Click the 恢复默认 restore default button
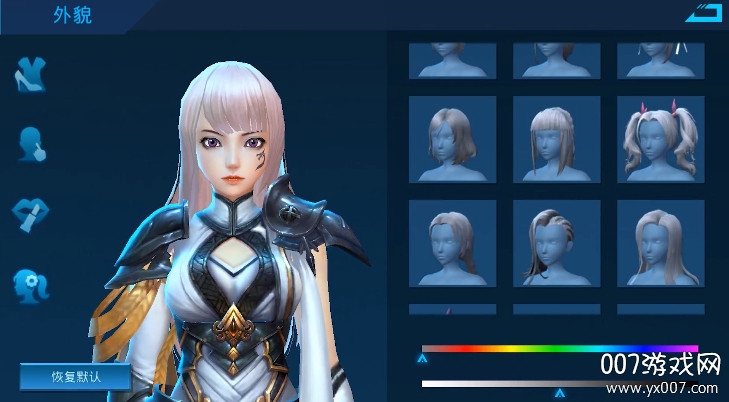 [75, 377]
